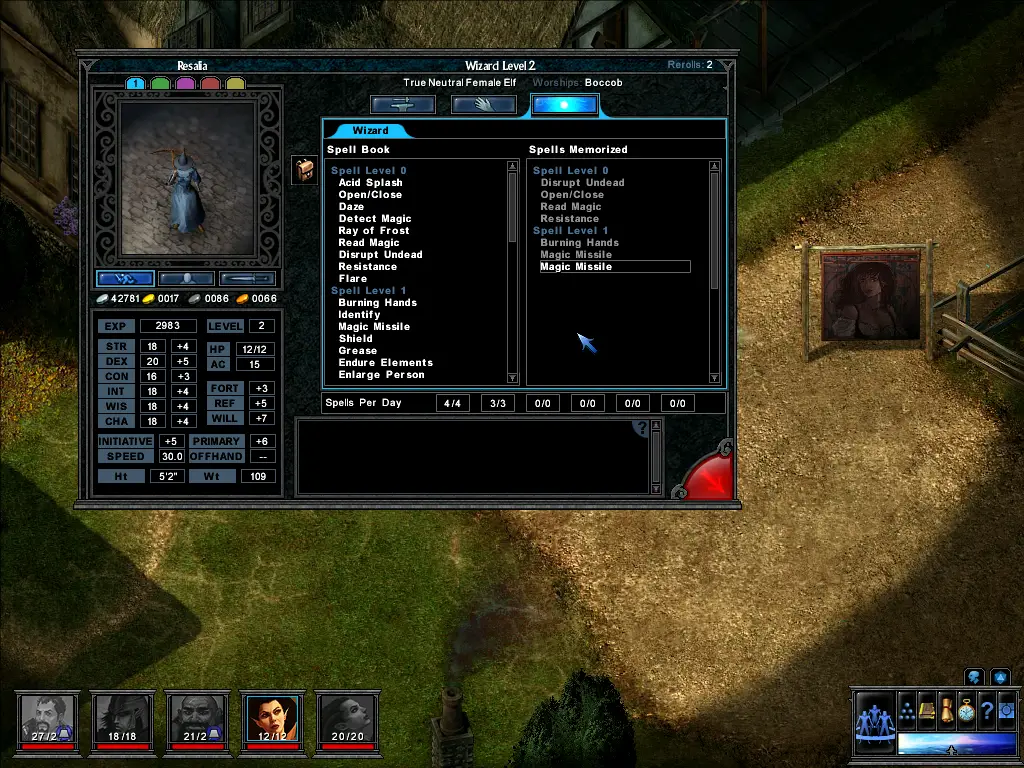Image resolution: width=1024 pixels, height=768 pixels.
Task: Select memorized Burning Hands spell
Action: (579, 243)
